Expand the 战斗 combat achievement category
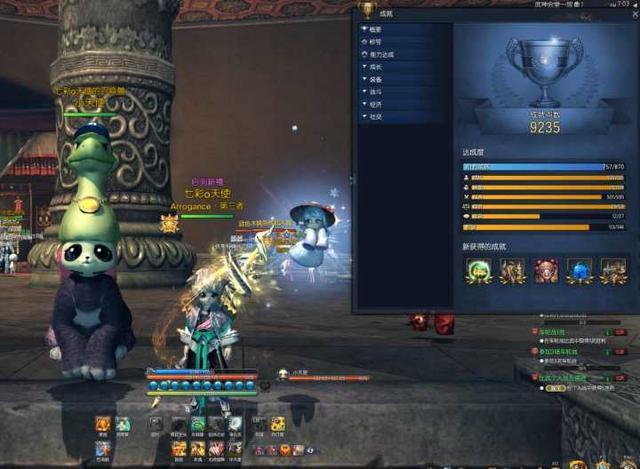The image size is (640, 469). (376, 91)
